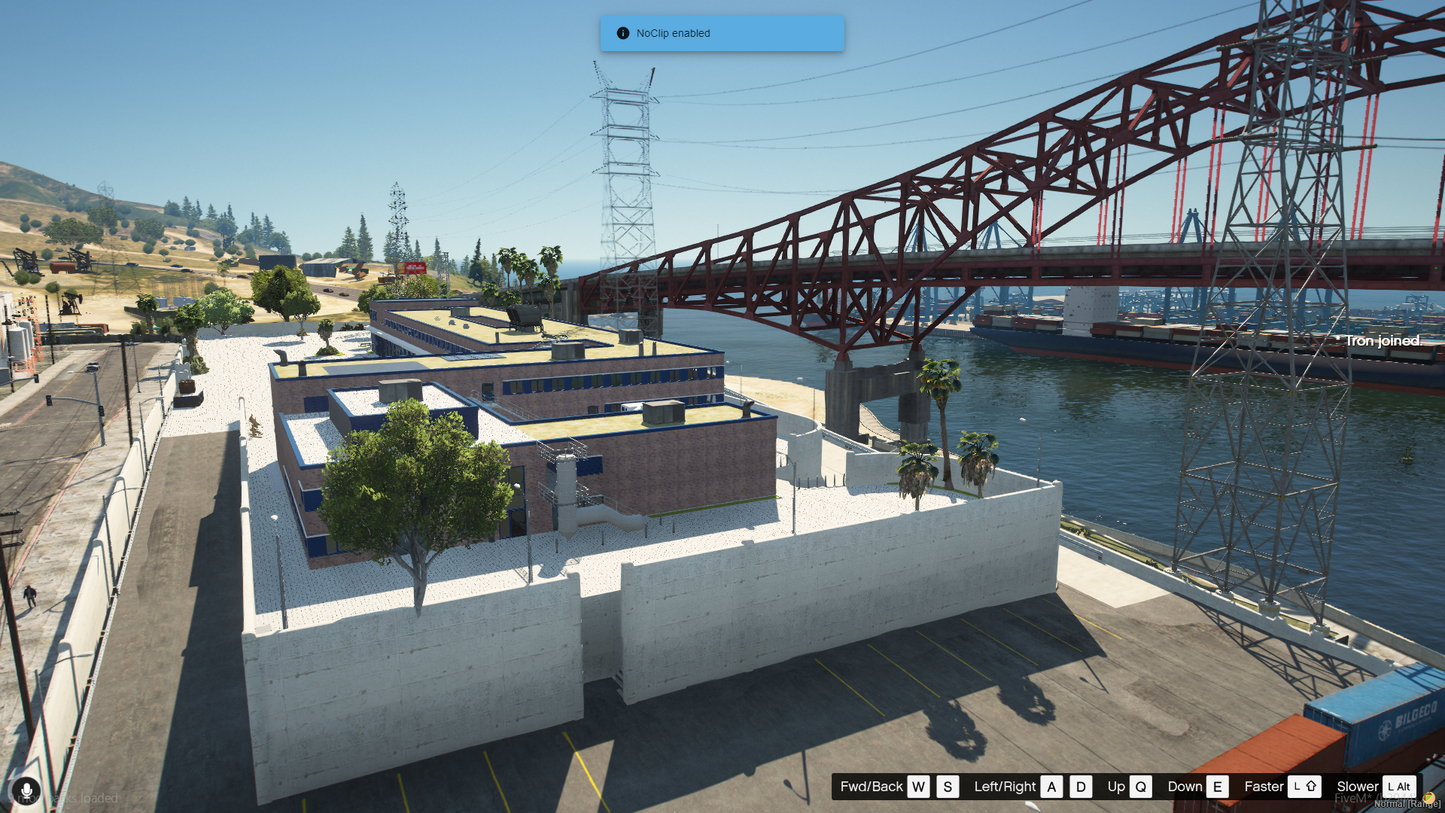Dismiss the NoClip enabled notification

[x=722, y=33]
